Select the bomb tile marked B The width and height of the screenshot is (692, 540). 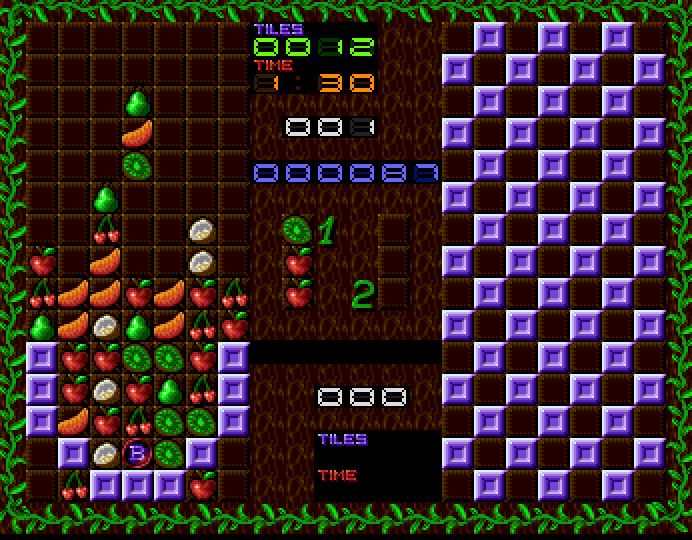(x=137, y=455)
